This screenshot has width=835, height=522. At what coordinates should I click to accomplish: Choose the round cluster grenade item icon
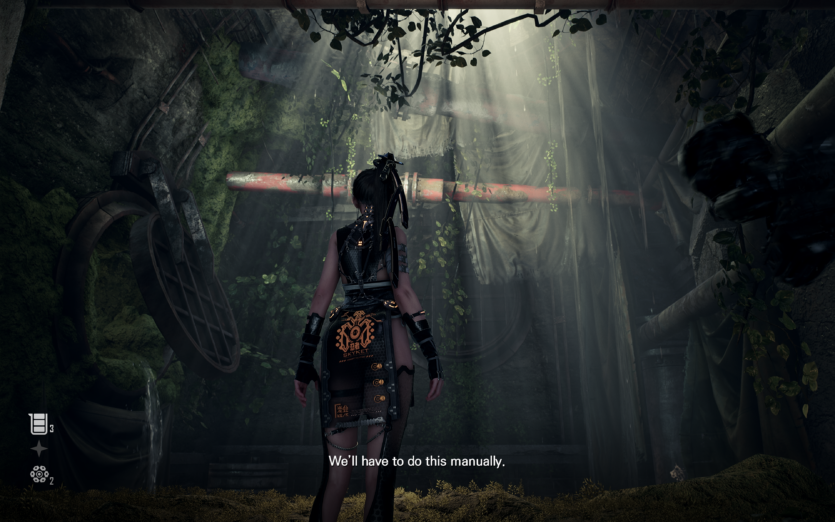pyautogui.click(x=39, y=474)
